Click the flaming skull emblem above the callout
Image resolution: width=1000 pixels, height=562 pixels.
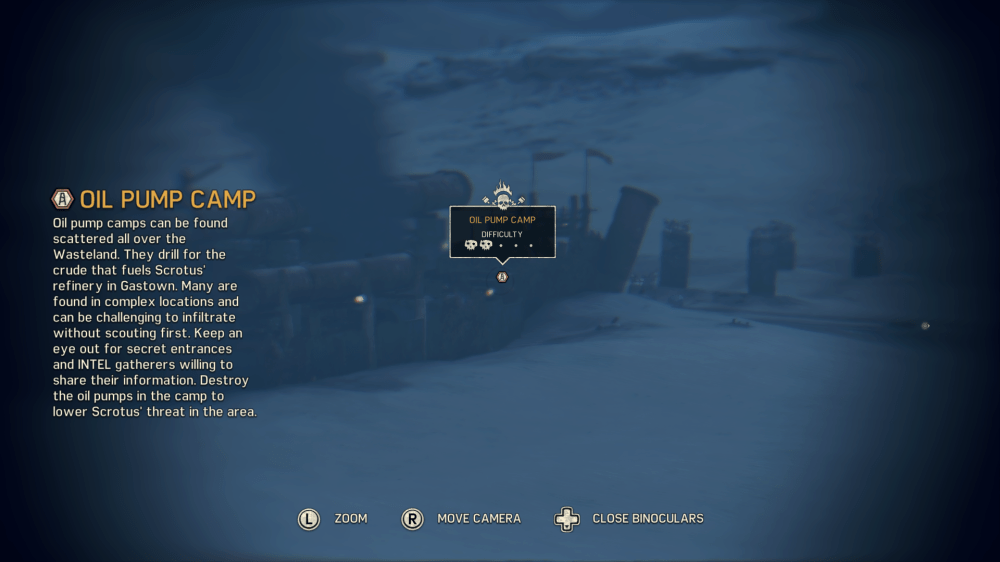[502, 195]
